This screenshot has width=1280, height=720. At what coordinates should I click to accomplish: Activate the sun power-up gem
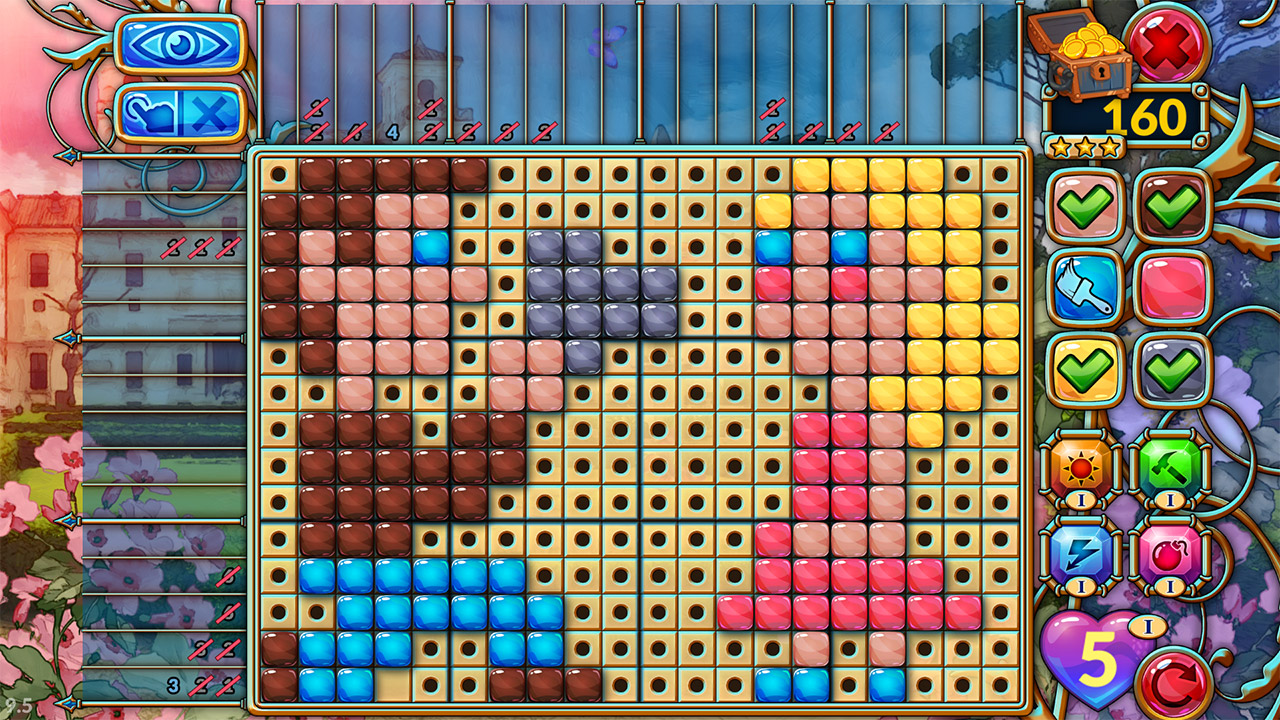(x=1080, y=467)
